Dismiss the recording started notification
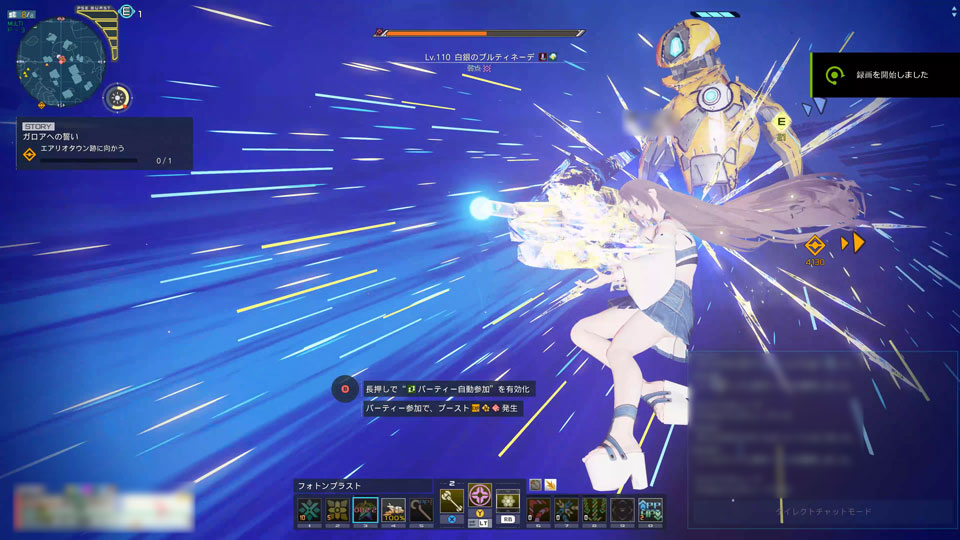This screenshot has width=960, height=540. [x=885, y=75]
